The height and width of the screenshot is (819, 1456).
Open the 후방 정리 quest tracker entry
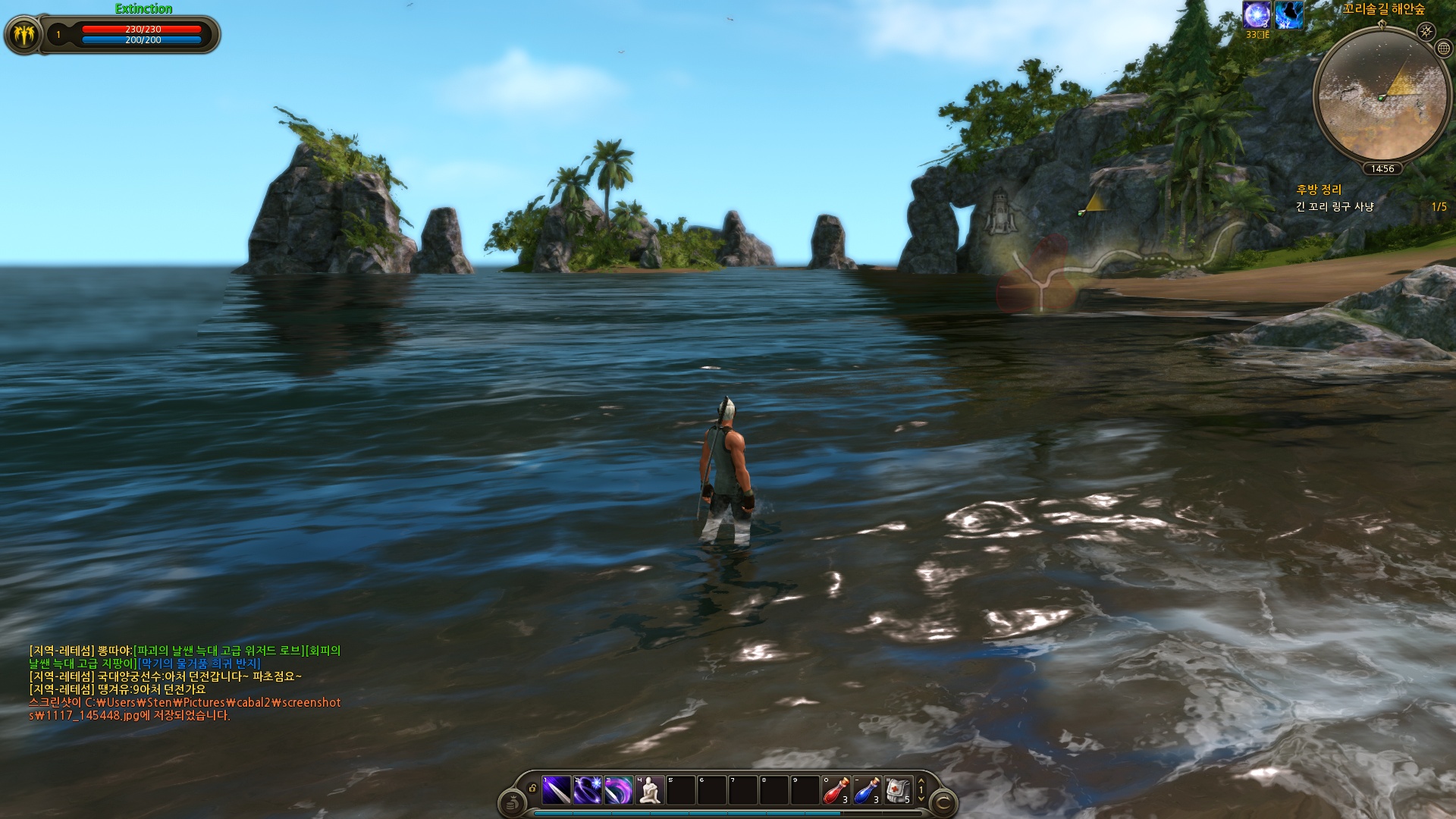pyautogui.click(x=1319, y=190)
